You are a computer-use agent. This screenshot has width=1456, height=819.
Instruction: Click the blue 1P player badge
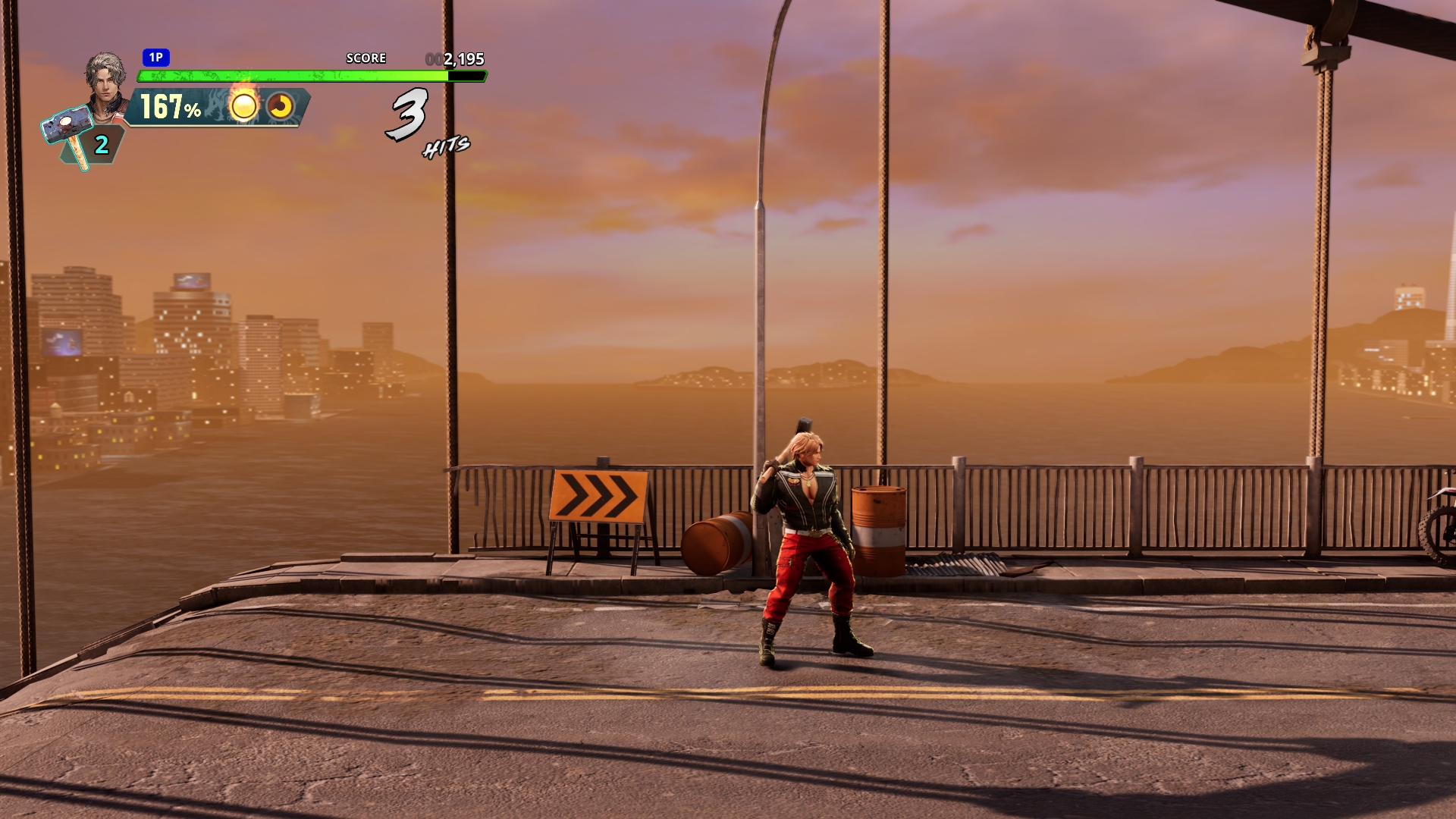pyautogui.click(x=155, y=58)
